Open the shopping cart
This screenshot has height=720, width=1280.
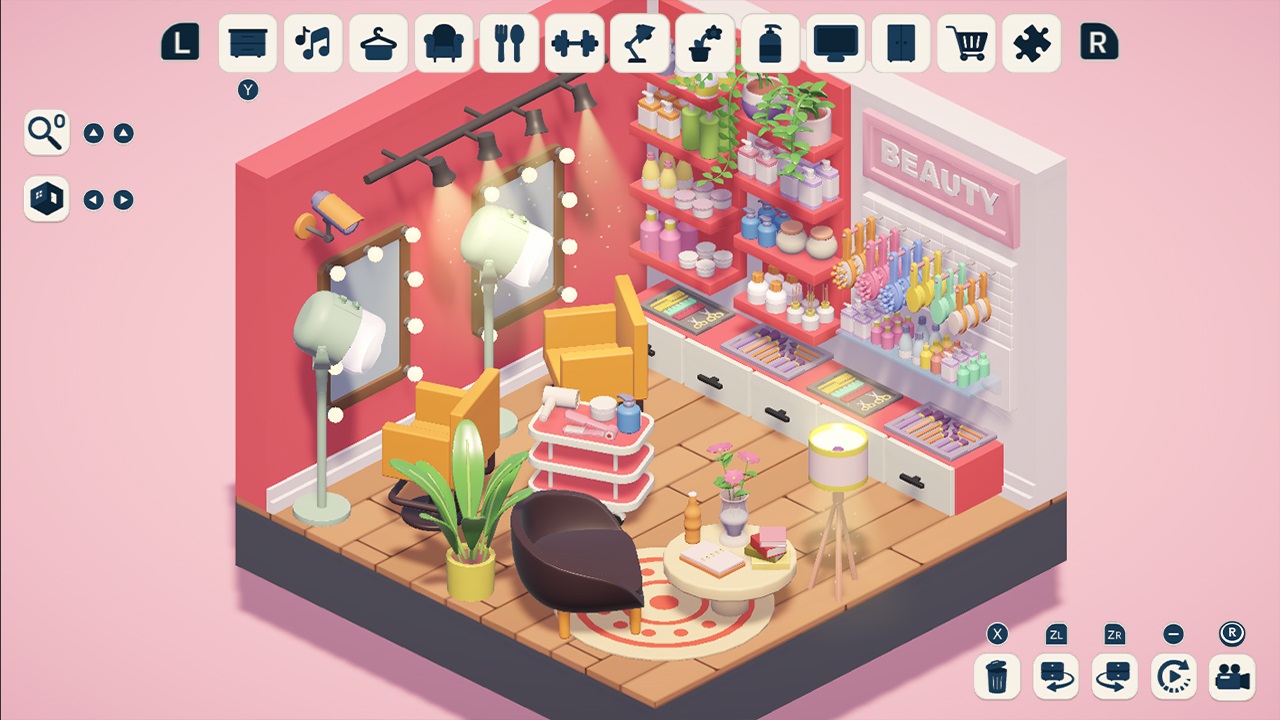click(x=967, y=44)
